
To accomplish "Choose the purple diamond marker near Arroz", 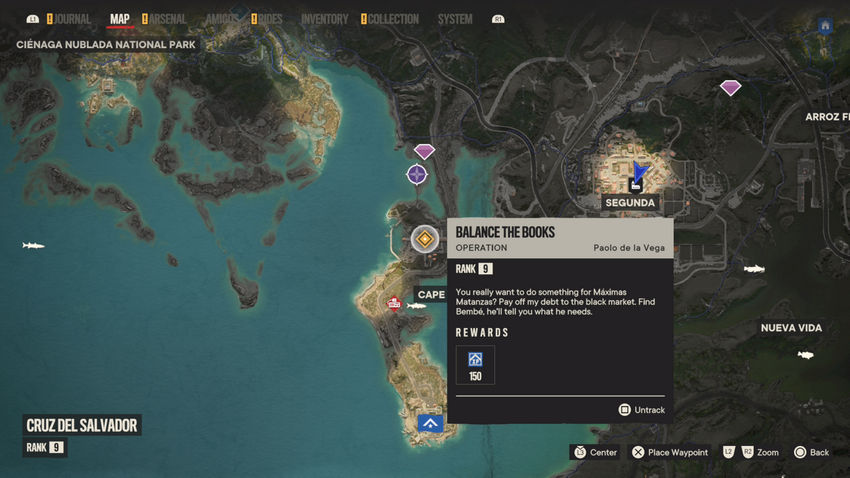I will [731, 88].
